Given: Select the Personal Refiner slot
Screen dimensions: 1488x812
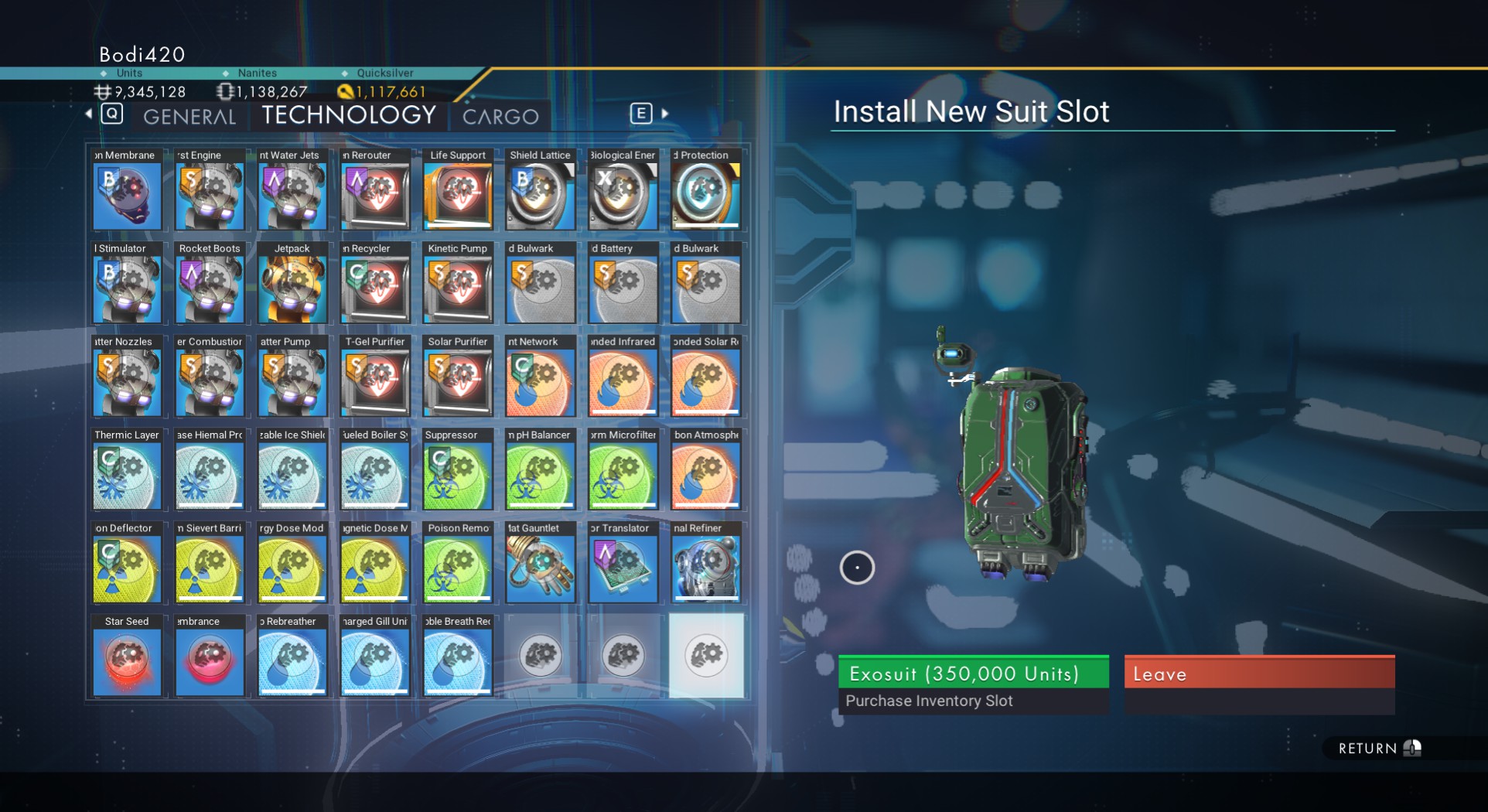Looking at the screenshot, I should pos(705,562).
